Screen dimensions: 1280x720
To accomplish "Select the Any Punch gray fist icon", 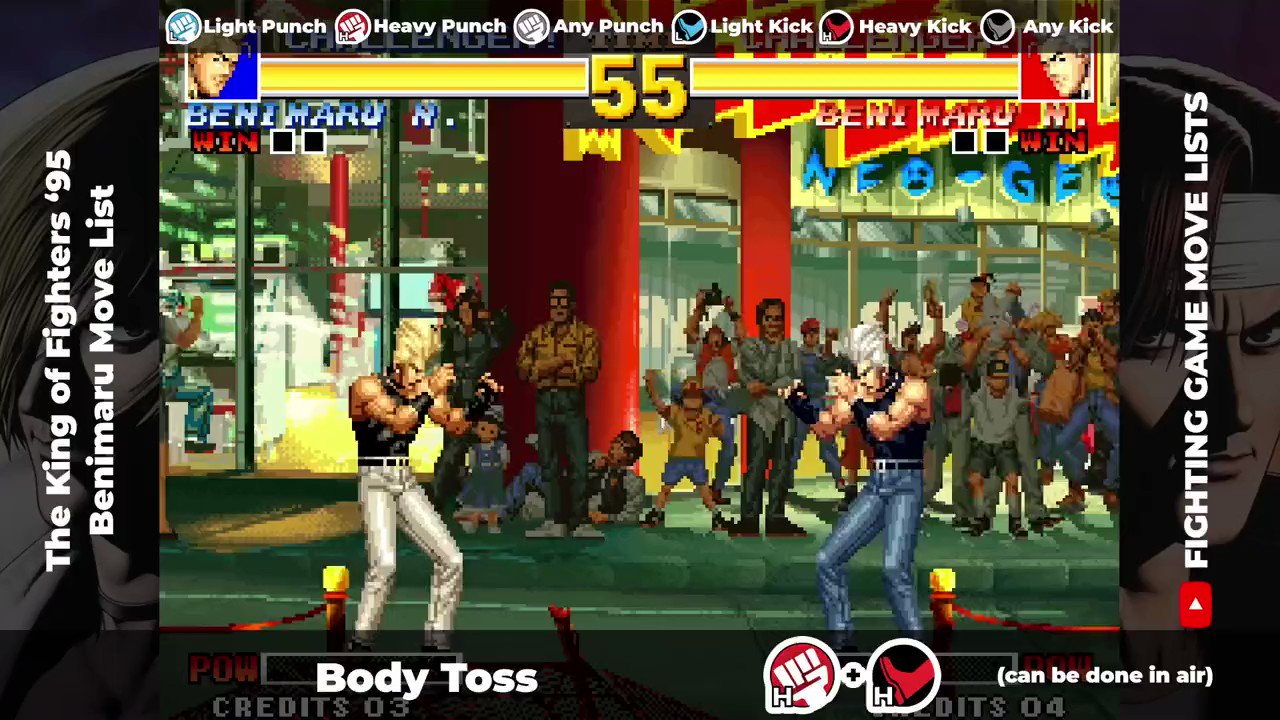I will [530, 26].
